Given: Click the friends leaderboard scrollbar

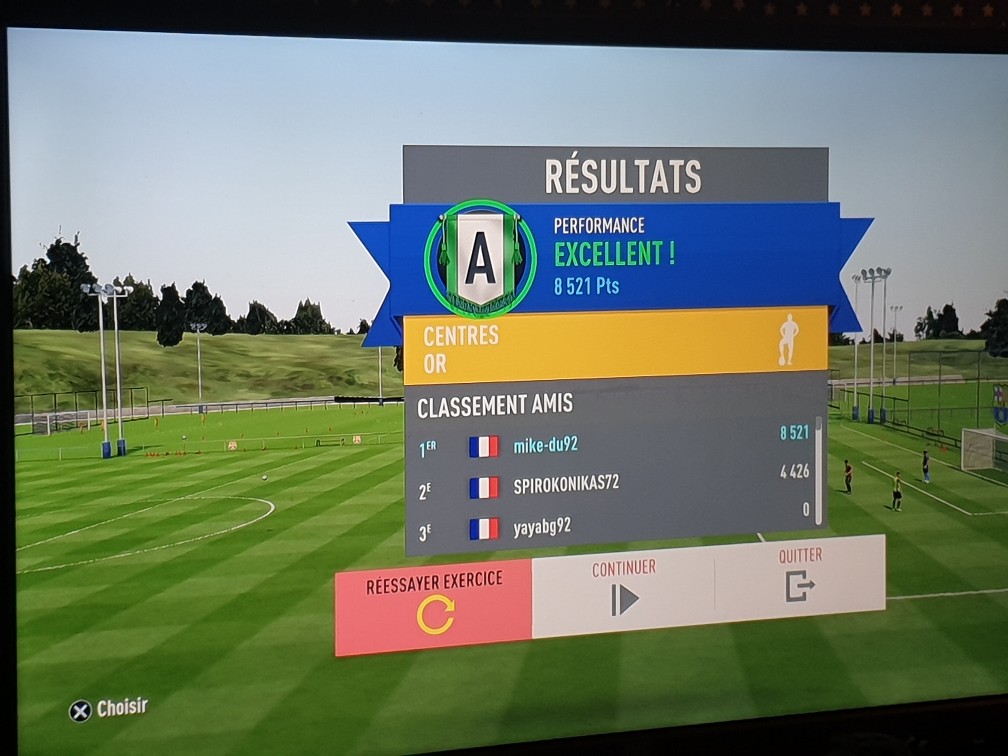Looking at the screenshot, I should click(820, 470).
